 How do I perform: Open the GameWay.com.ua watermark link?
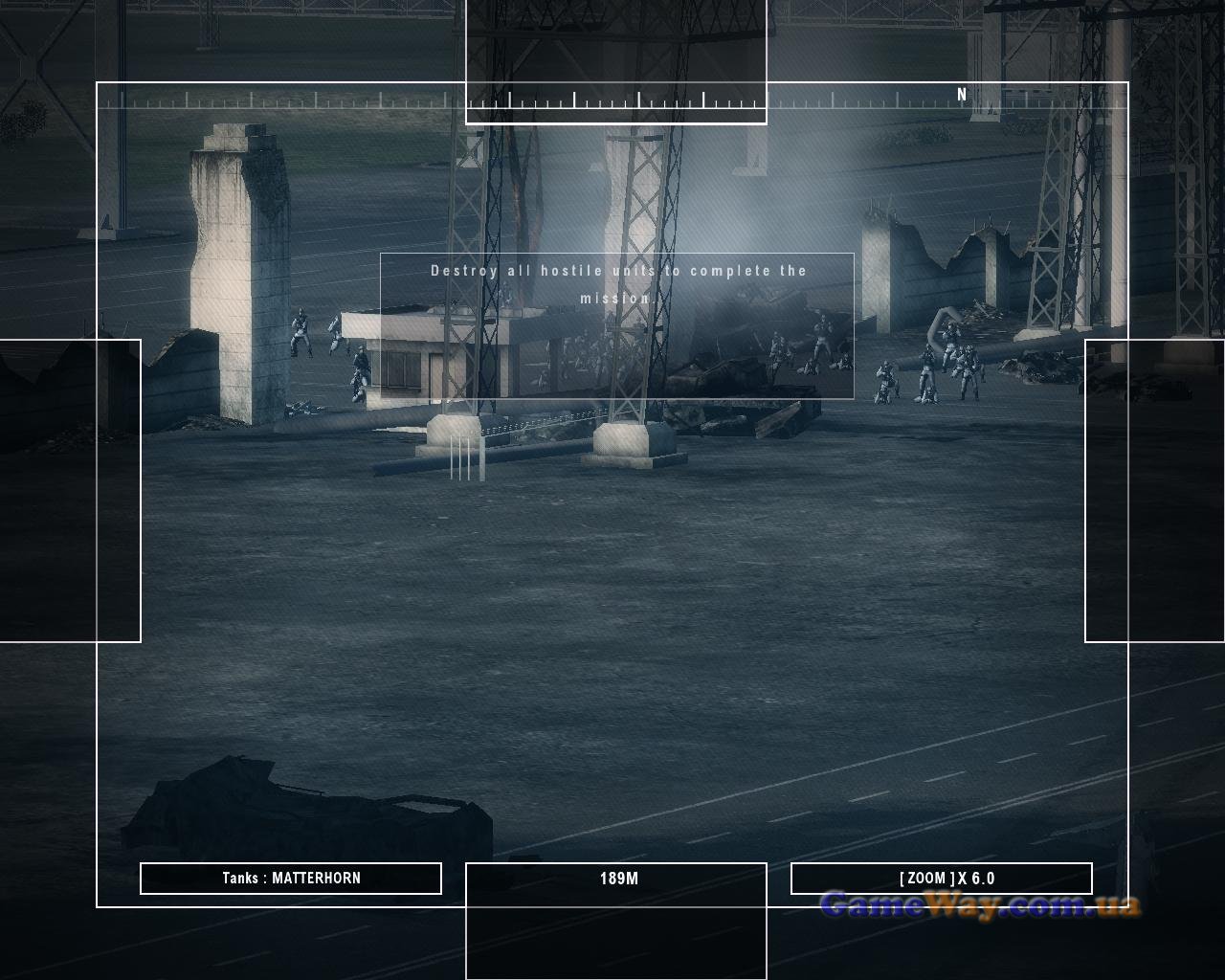tap(980, 905)
